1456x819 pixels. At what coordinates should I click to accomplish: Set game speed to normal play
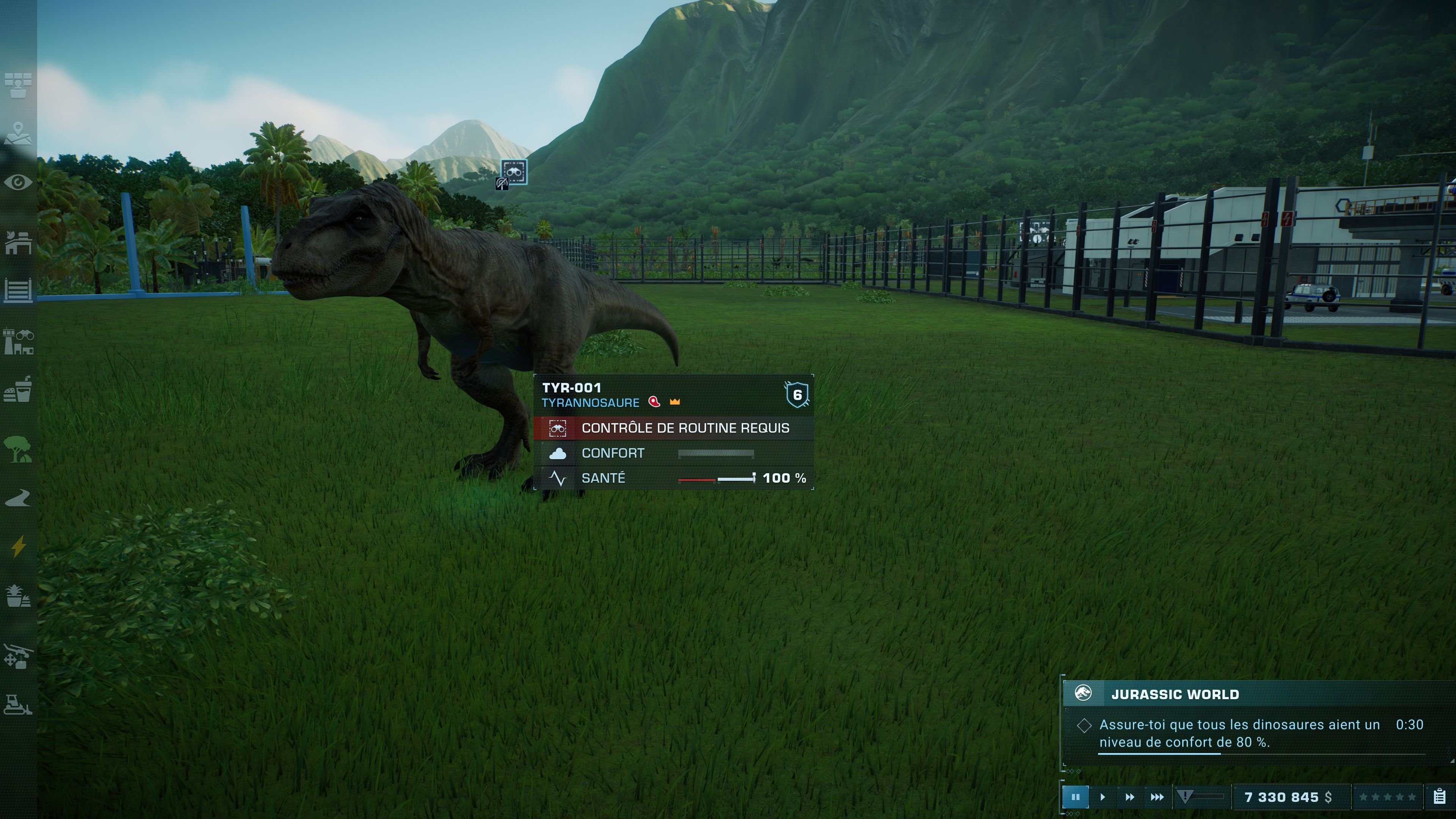[x=1102, y=797]
